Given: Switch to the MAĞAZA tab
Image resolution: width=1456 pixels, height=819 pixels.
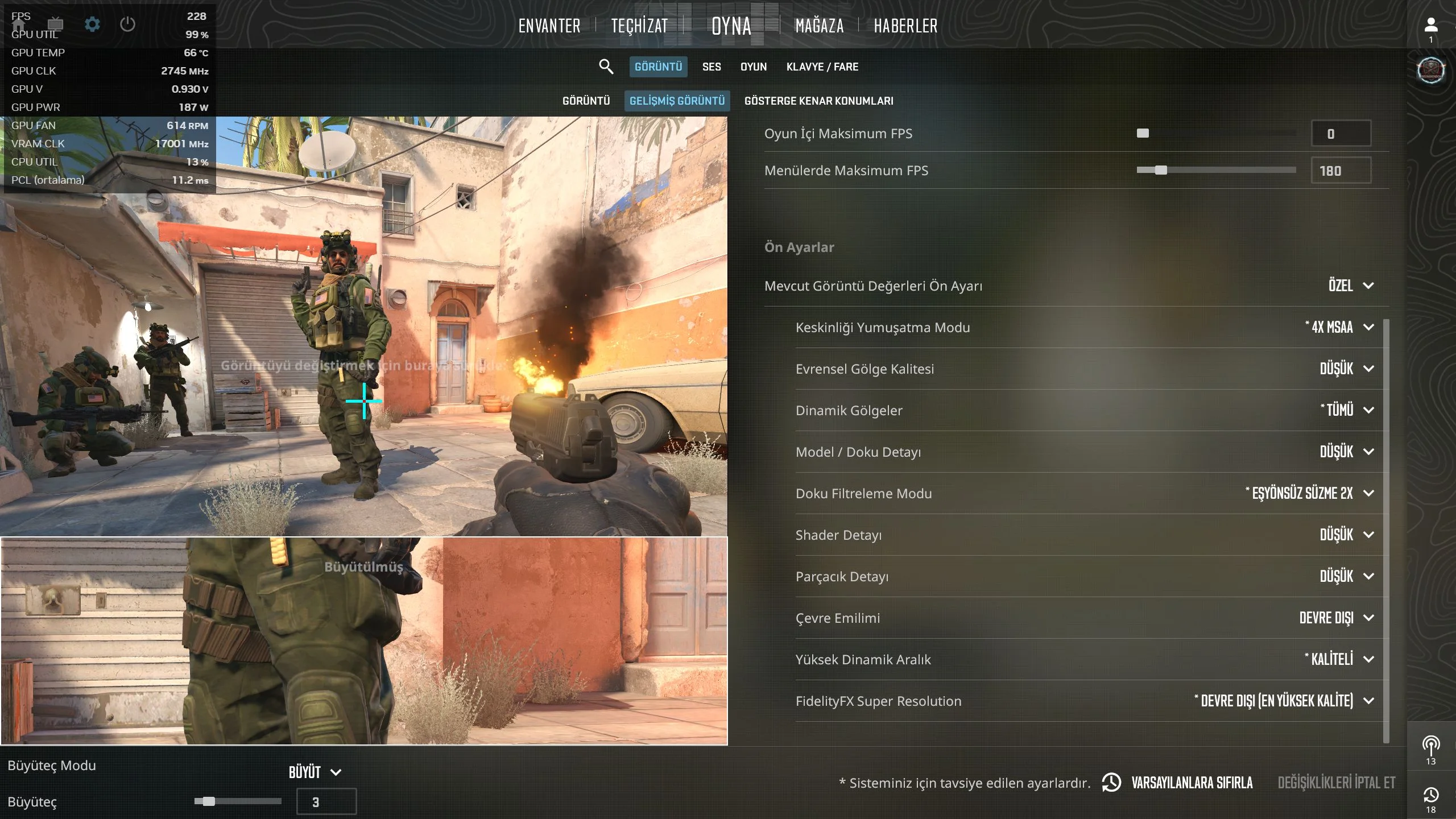Looking at the screenshot, I should point(819,26).
